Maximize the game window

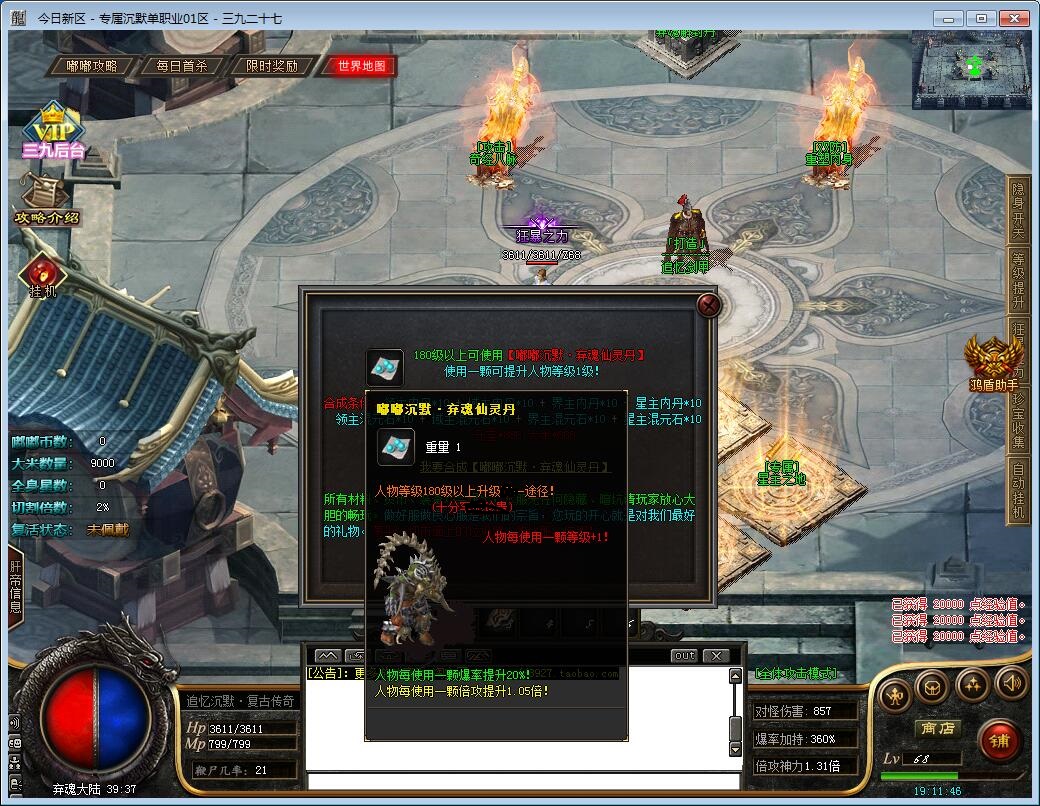(x=981, y=18)
